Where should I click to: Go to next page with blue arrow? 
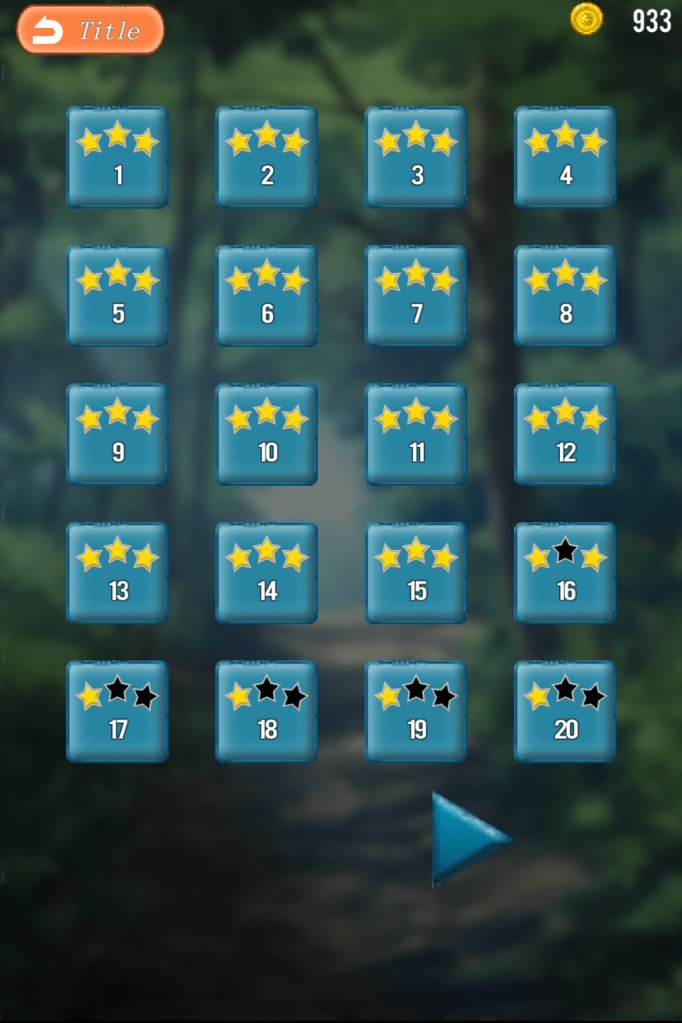(x=466, y=839)
